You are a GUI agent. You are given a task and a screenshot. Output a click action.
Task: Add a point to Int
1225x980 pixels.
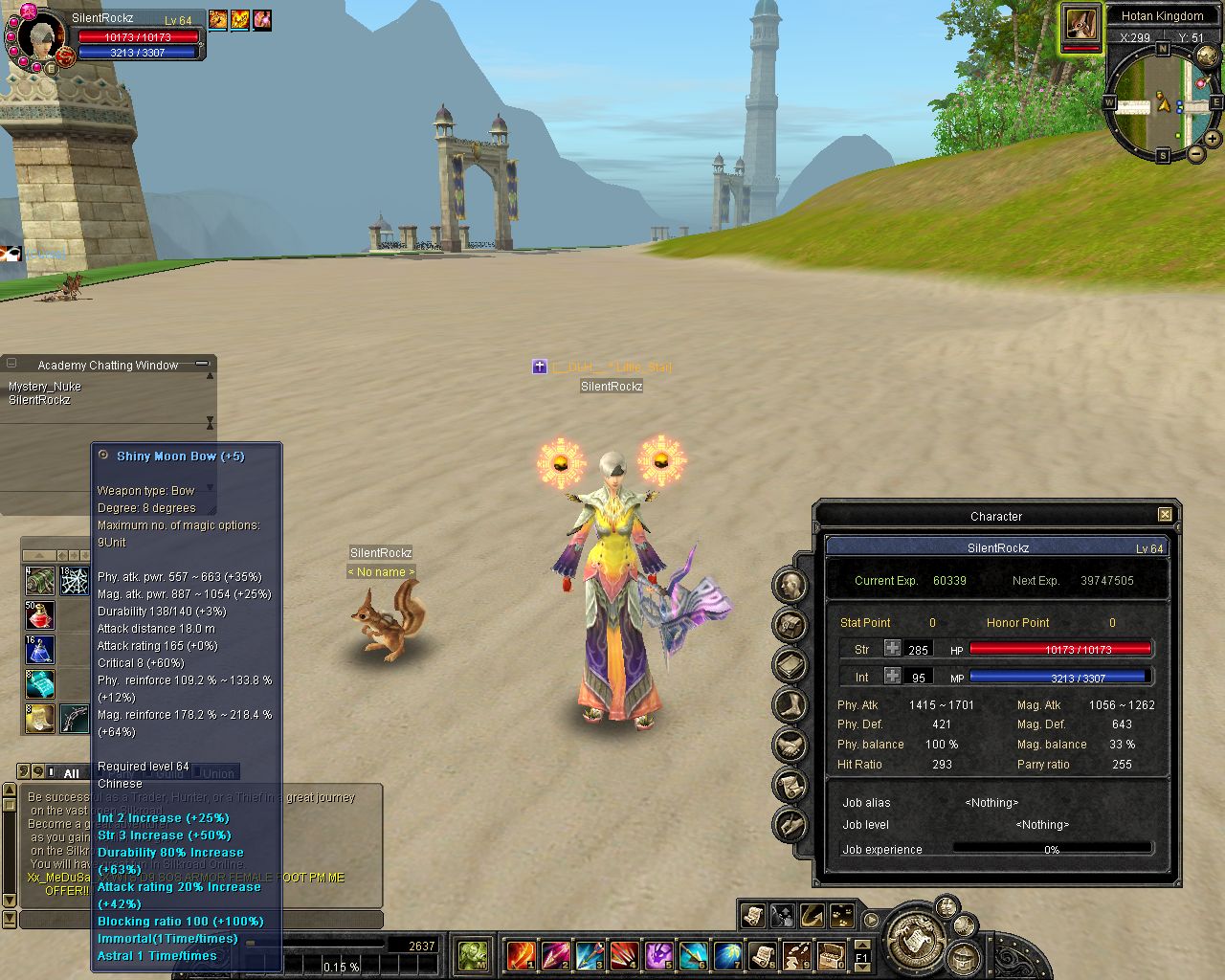892,676
